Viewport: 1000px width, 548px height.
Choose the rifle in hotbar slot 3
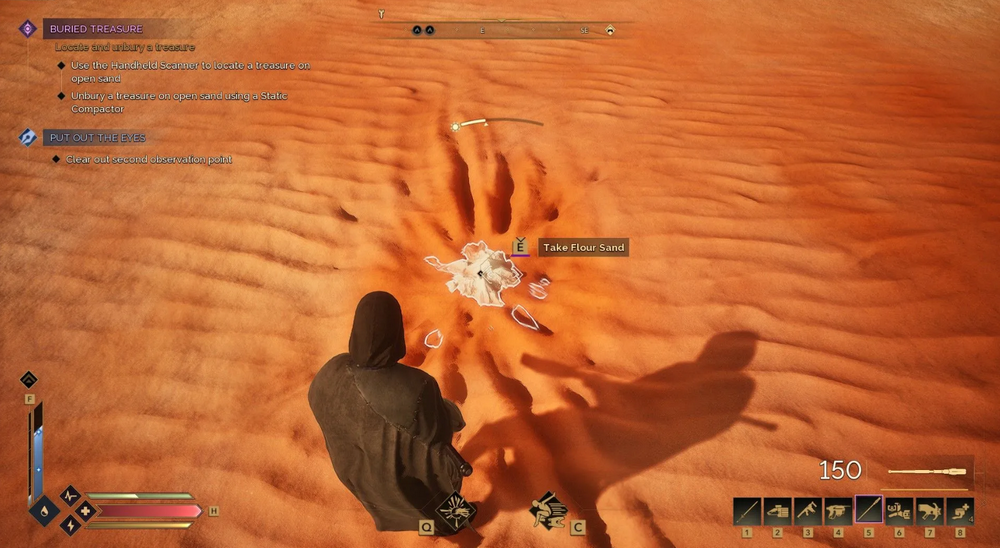click(808, 511)
